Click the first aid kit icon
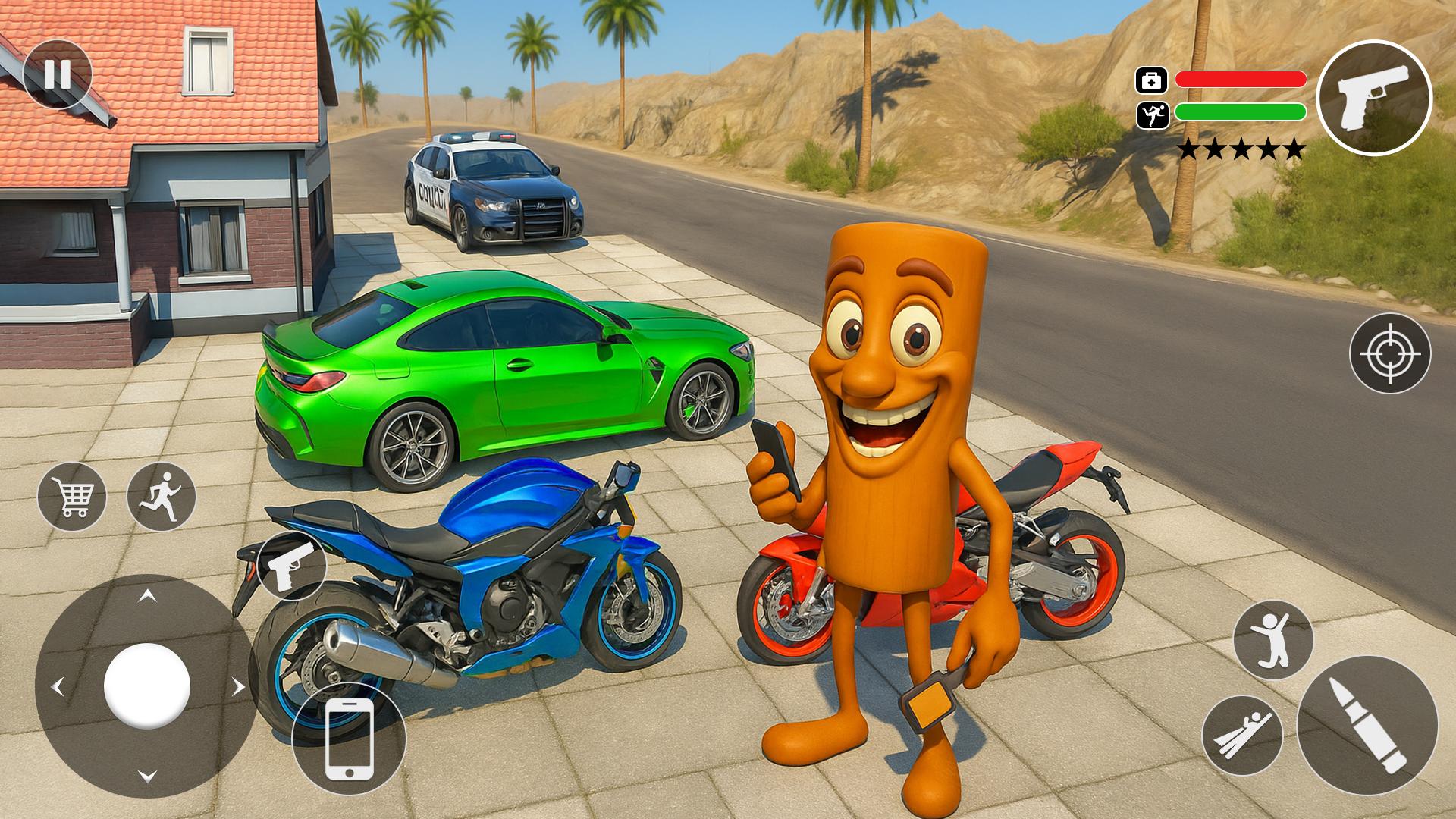 coord(1151,80)
